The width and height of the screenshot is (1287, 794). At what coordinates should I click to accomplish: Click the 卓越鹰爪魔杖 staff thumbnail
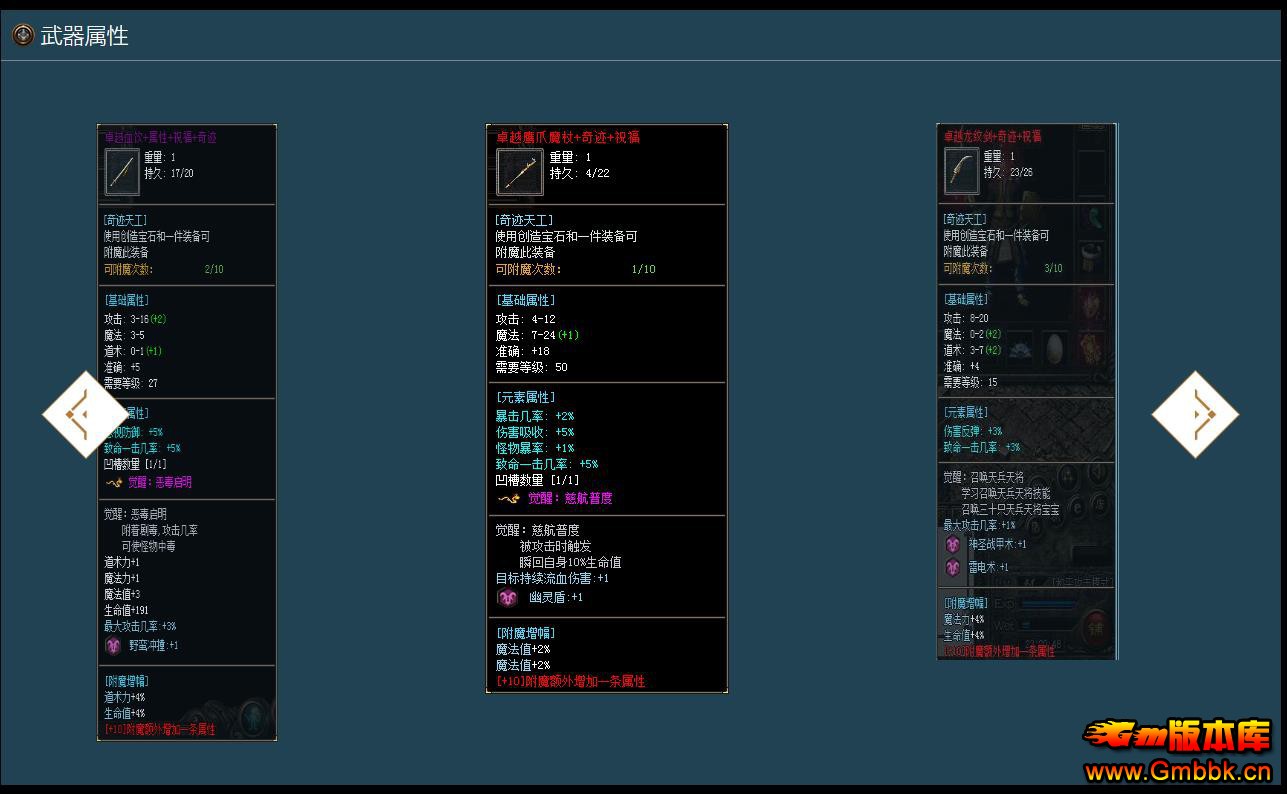518,170
